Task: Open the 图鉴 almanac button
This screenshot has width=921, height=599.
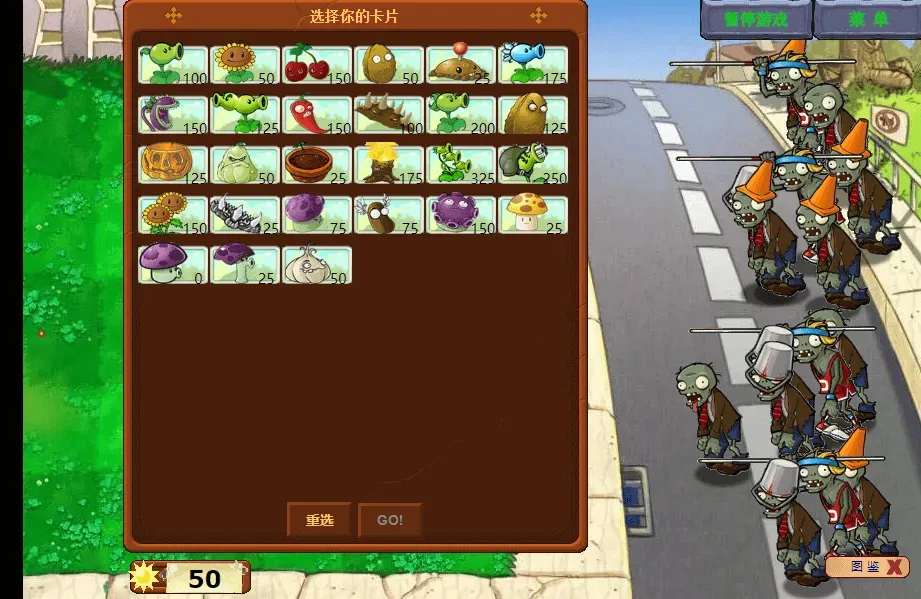Action: (x=866, y=567)
